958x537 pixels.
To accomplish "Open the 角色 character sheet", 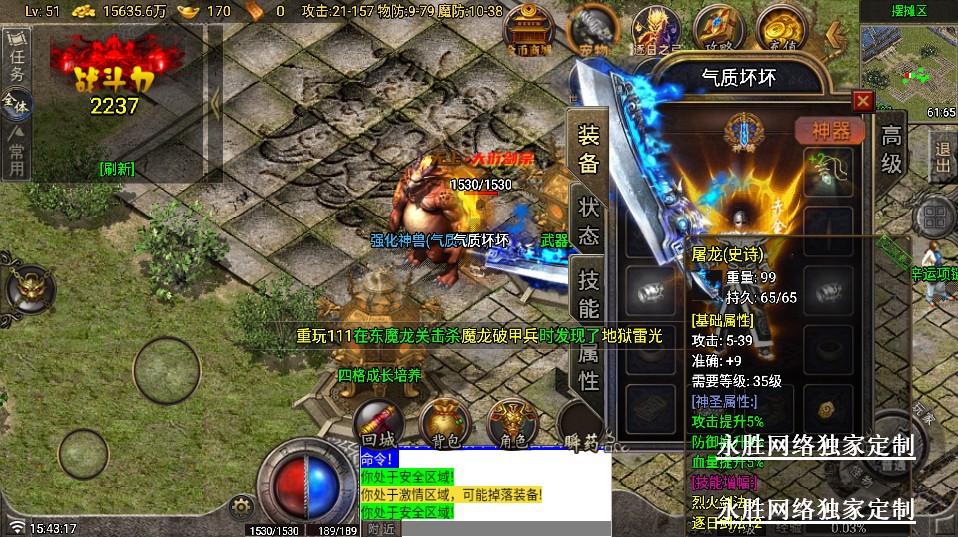I will point(513,422).
